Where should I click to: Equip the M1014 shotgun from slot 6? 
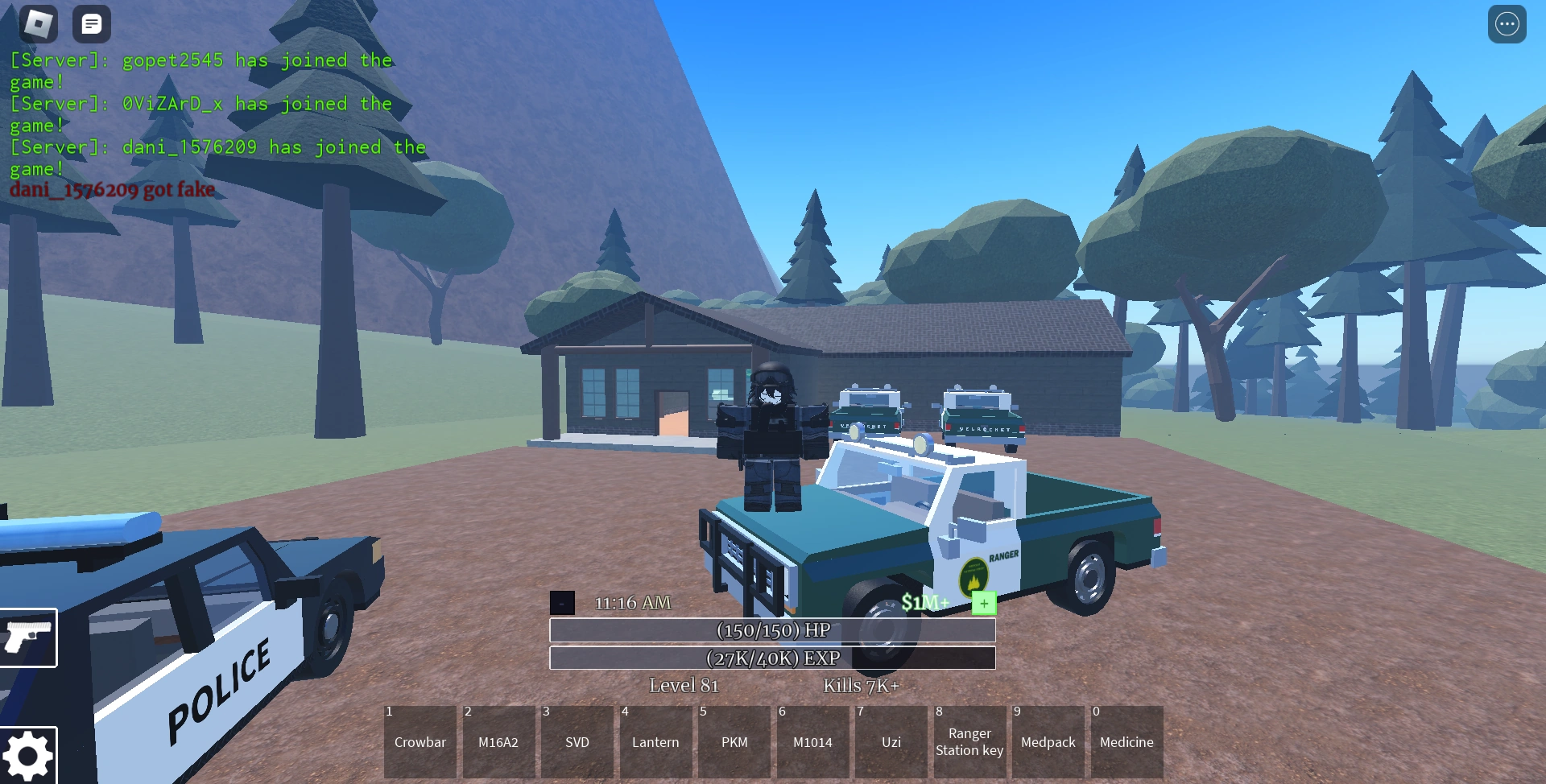(x=812, y=741)
